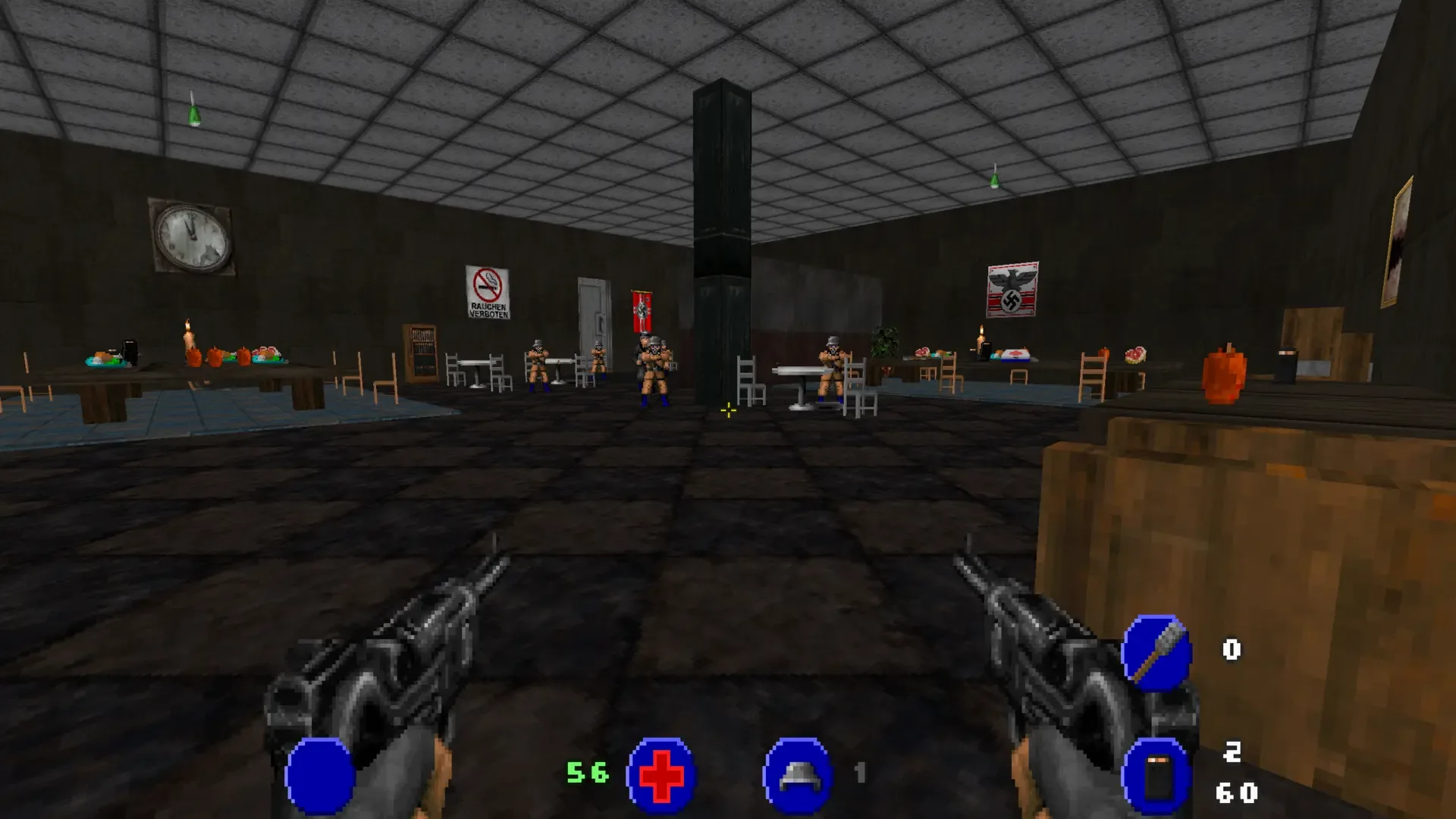
Task: Select the helmet armor icon
Action: pos(799,775)
